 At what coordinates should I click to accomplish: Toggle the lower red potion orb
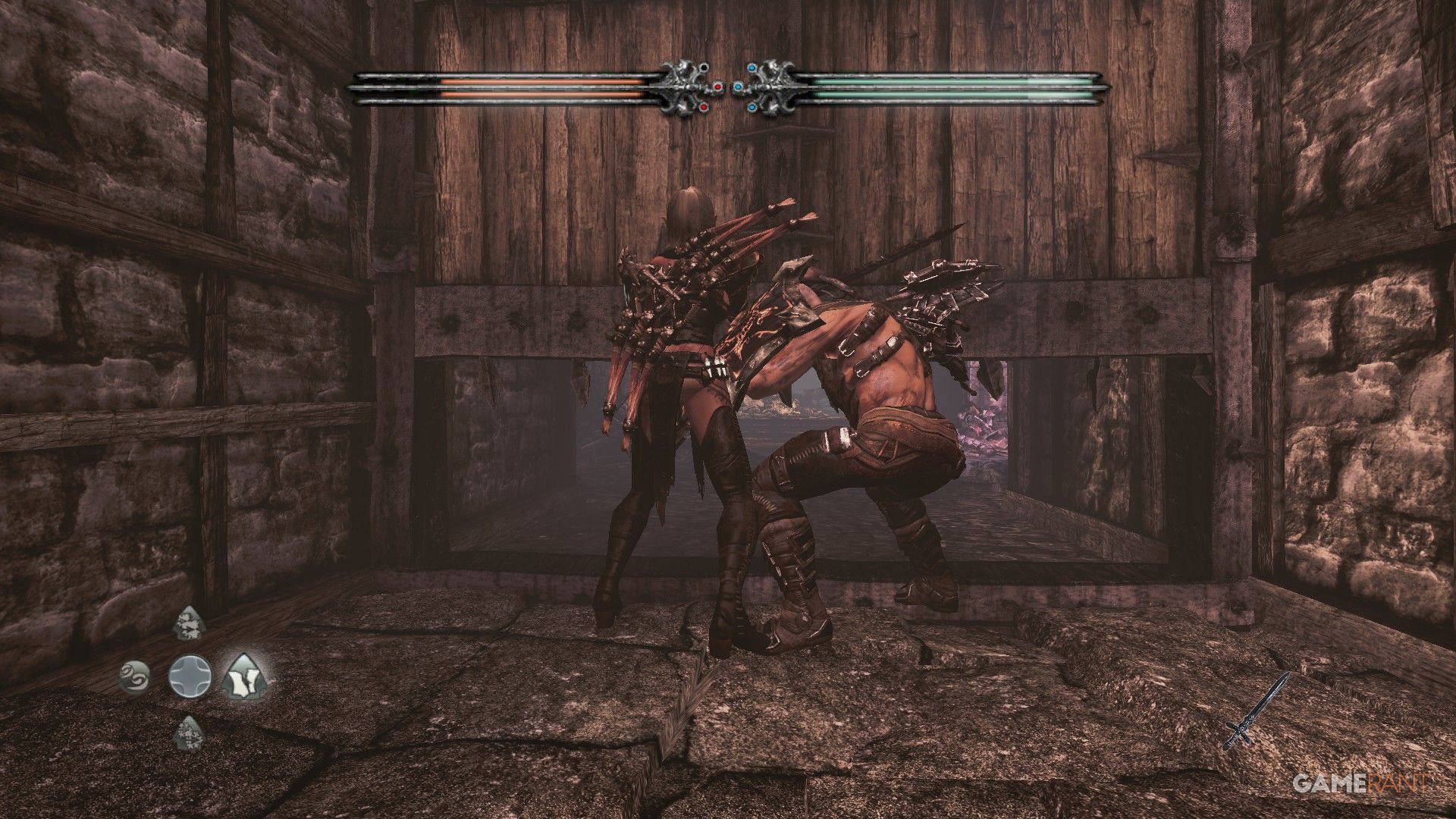[x=704, y=107]
